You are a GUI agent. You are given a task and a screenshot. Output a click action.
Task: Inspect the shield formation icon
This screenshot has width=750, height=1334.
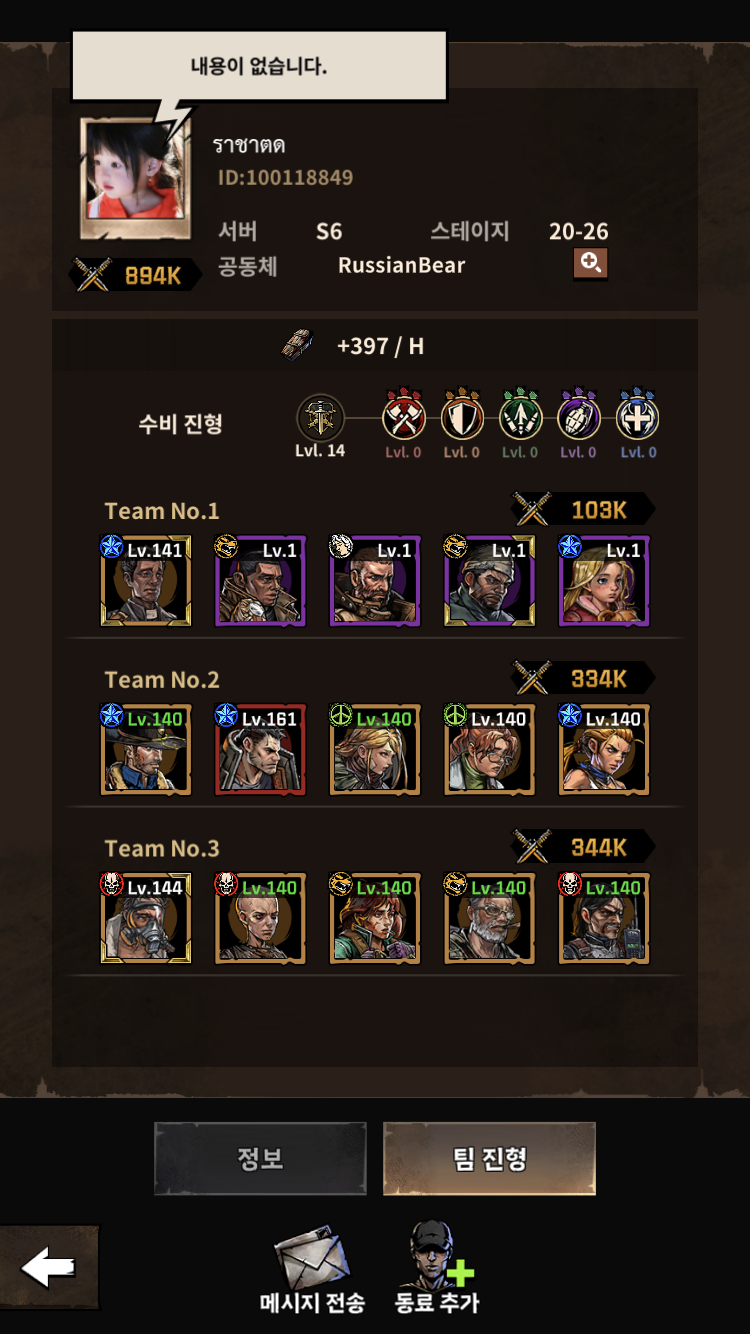(x=462, y=418)
